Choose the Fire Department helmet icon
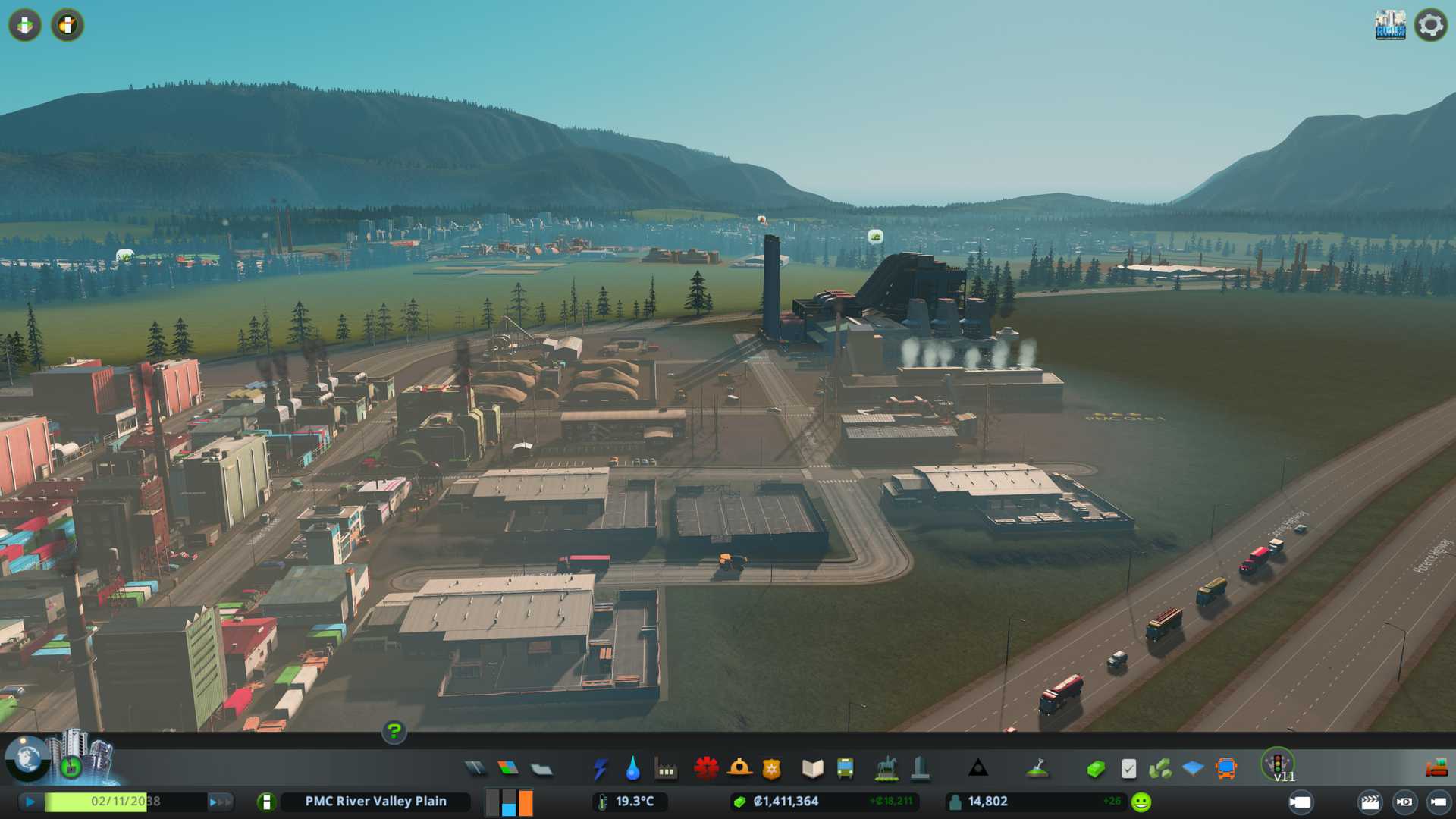The image size is (1456, 819). 739,769
